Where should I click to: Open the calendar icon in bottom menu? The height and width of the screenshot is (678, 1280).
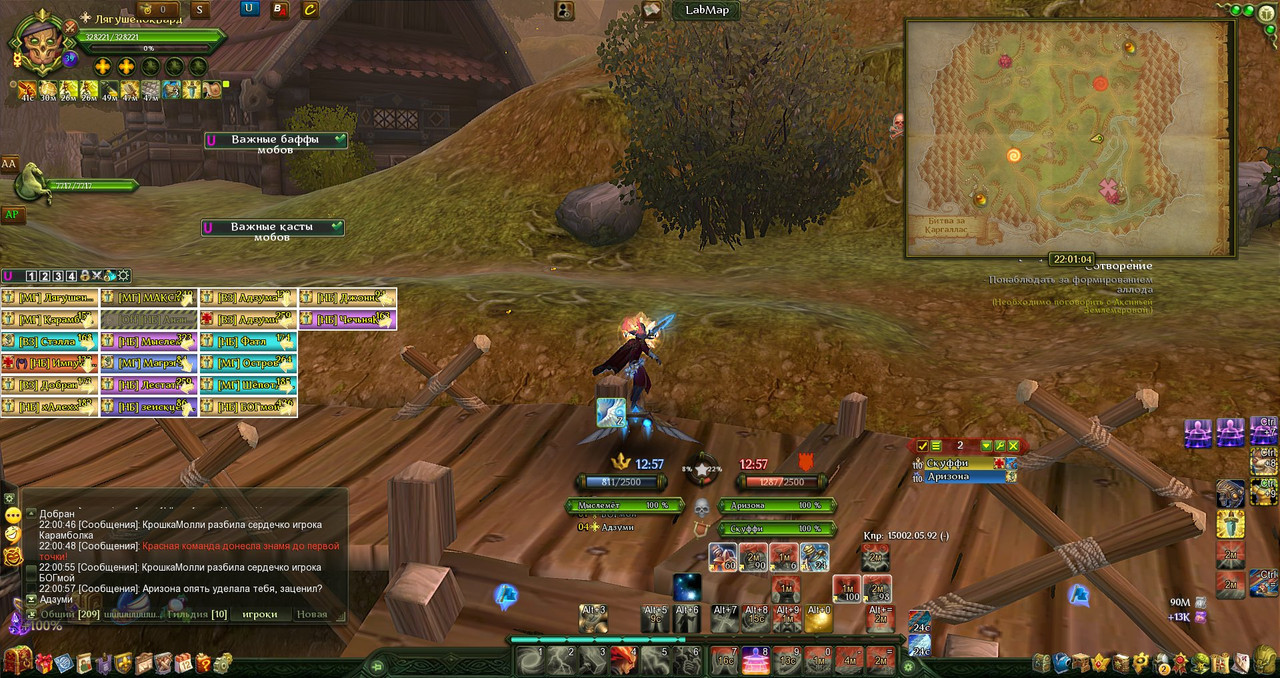[x=182, y=662]
